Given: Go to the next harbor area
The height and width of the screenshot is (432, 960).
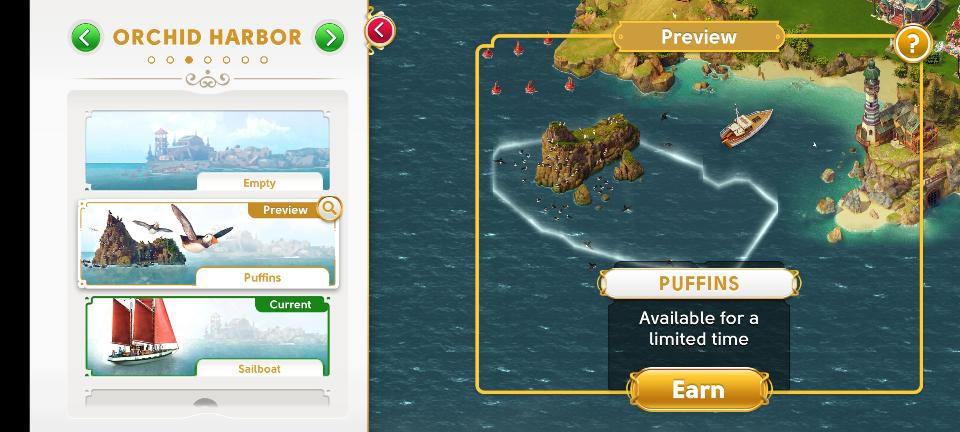Looking at the screenshot, I should coord(329,38).
